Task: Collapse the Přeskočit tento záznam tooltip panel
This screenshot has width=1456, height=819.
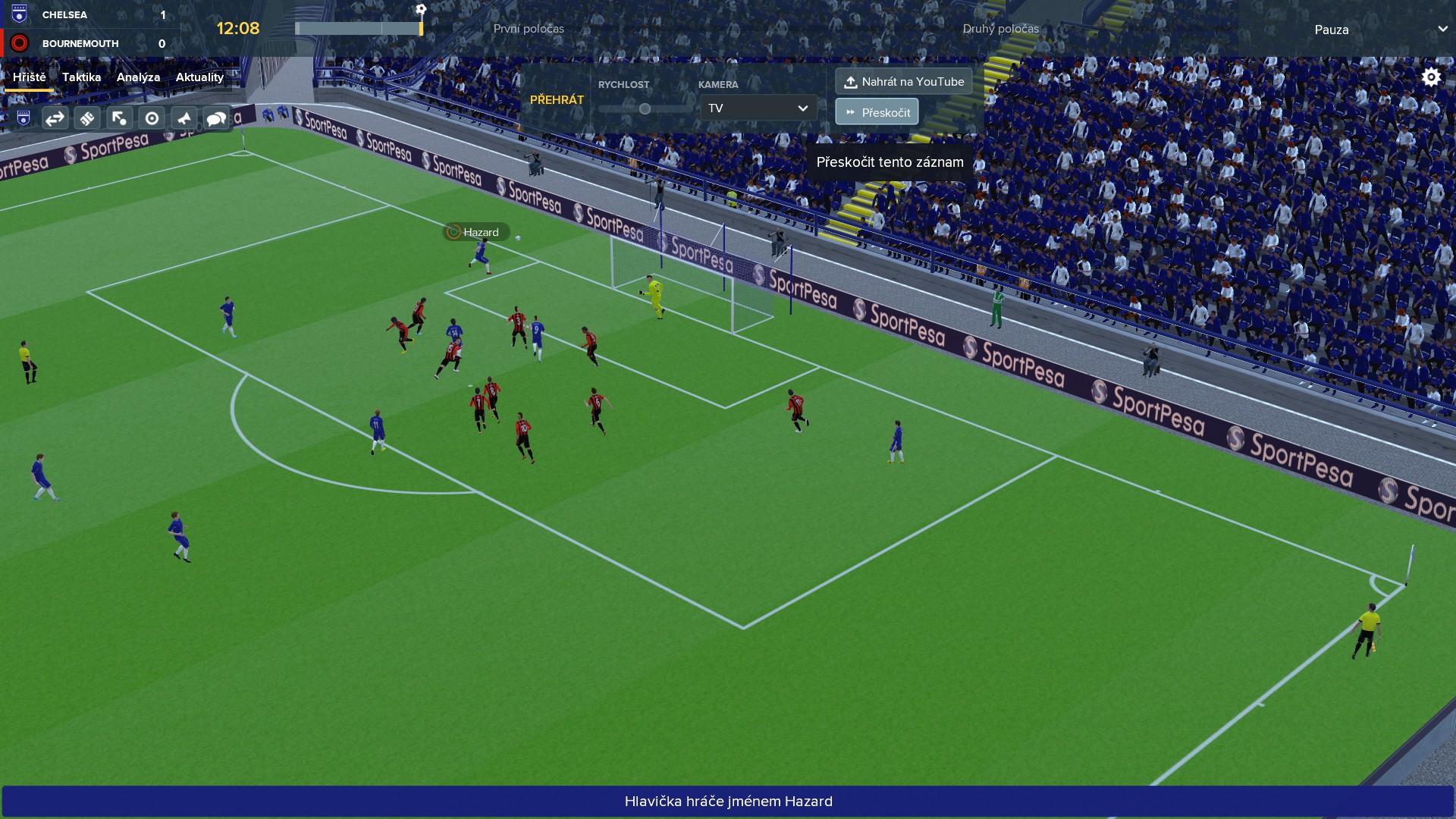Action: [890, 162]
